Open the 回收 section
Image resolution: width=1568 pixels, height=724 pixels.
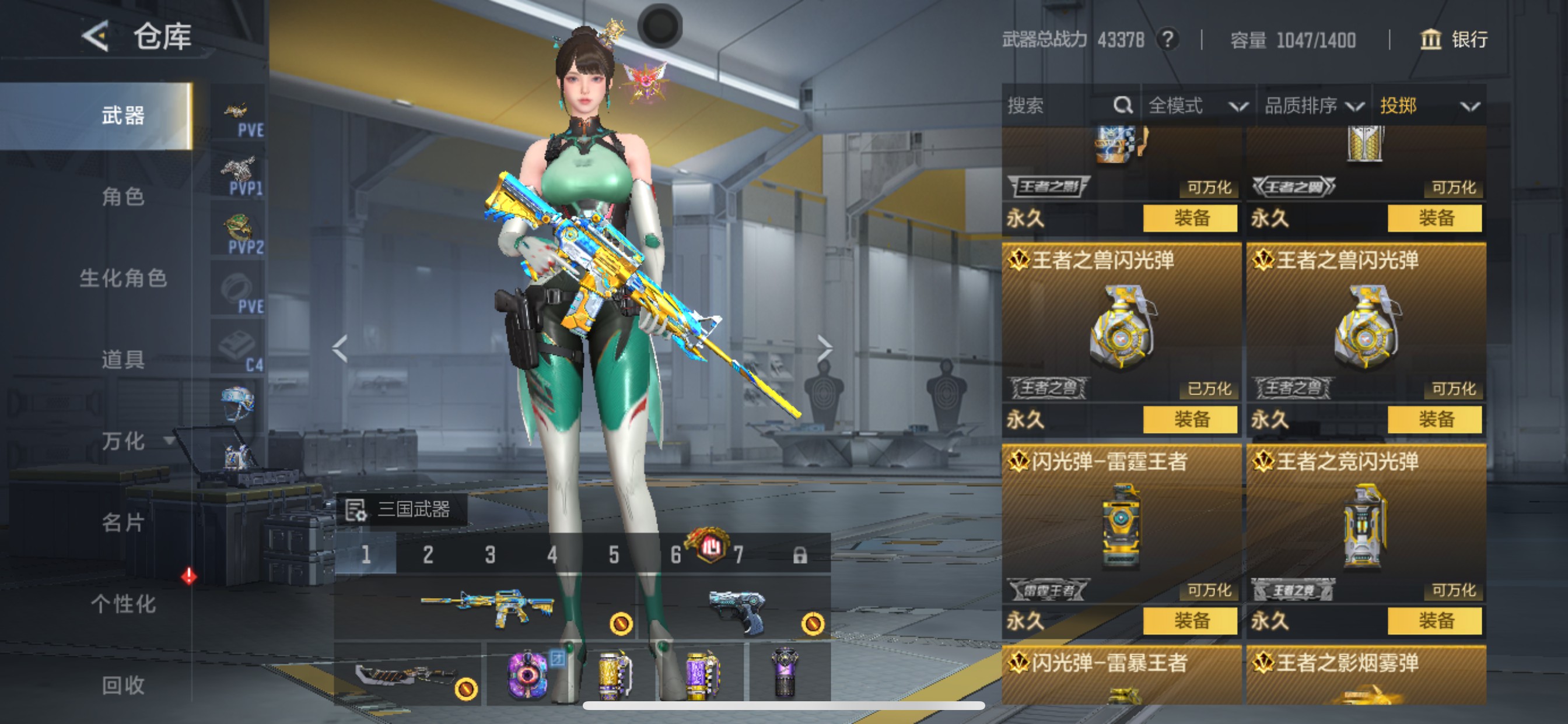coord(123,686)
